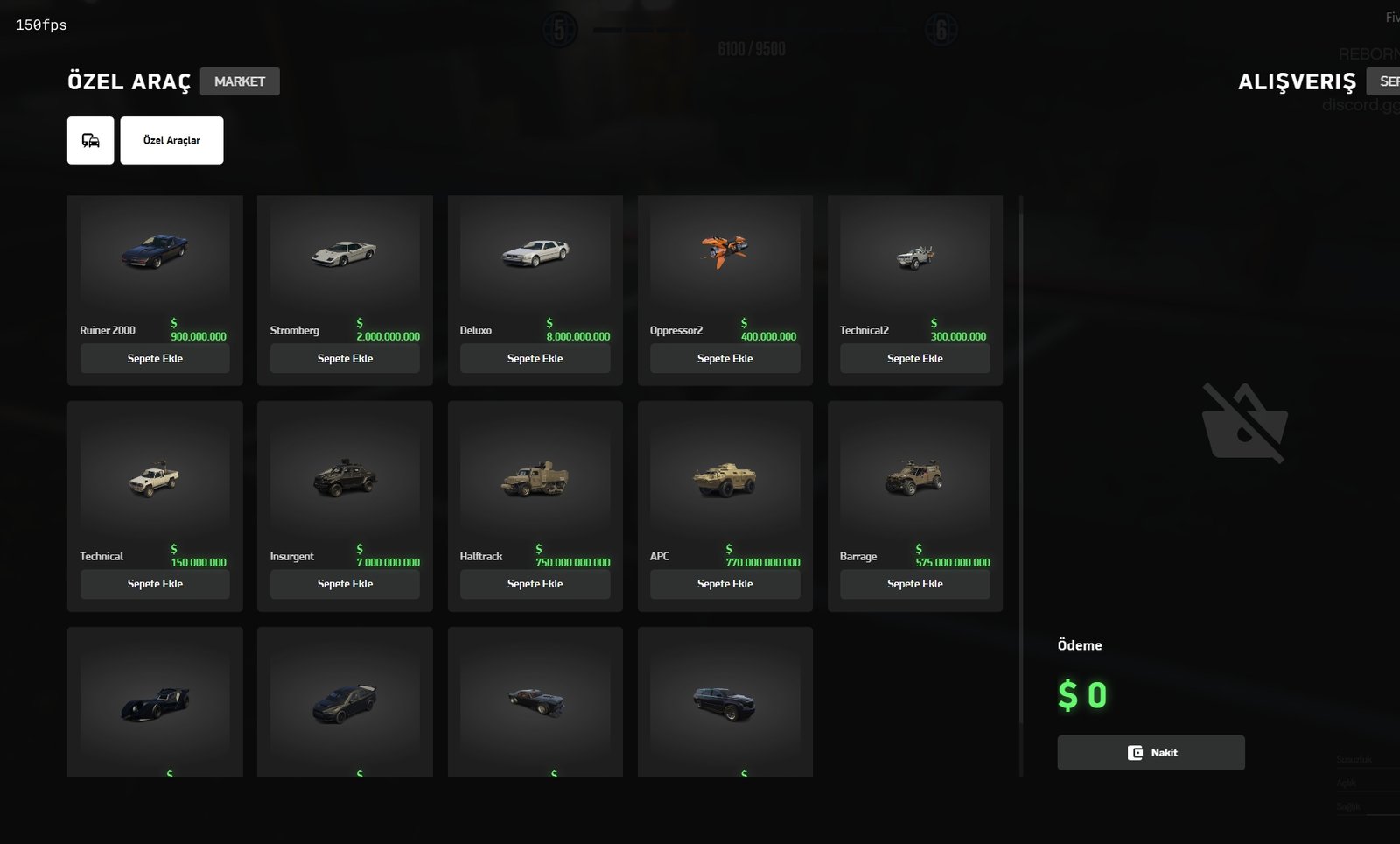Select the black Batmobile-style car thumbnail
Viewport: 1400px width, 844px height.
(155, 703)
